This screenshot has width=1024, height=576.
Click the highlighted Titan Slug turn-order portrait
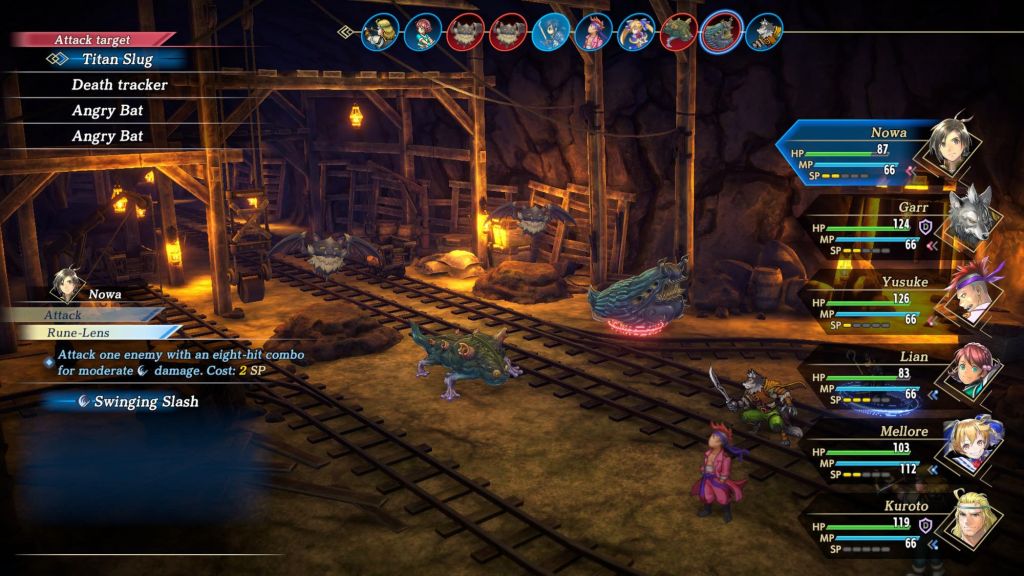pos(722,32)
